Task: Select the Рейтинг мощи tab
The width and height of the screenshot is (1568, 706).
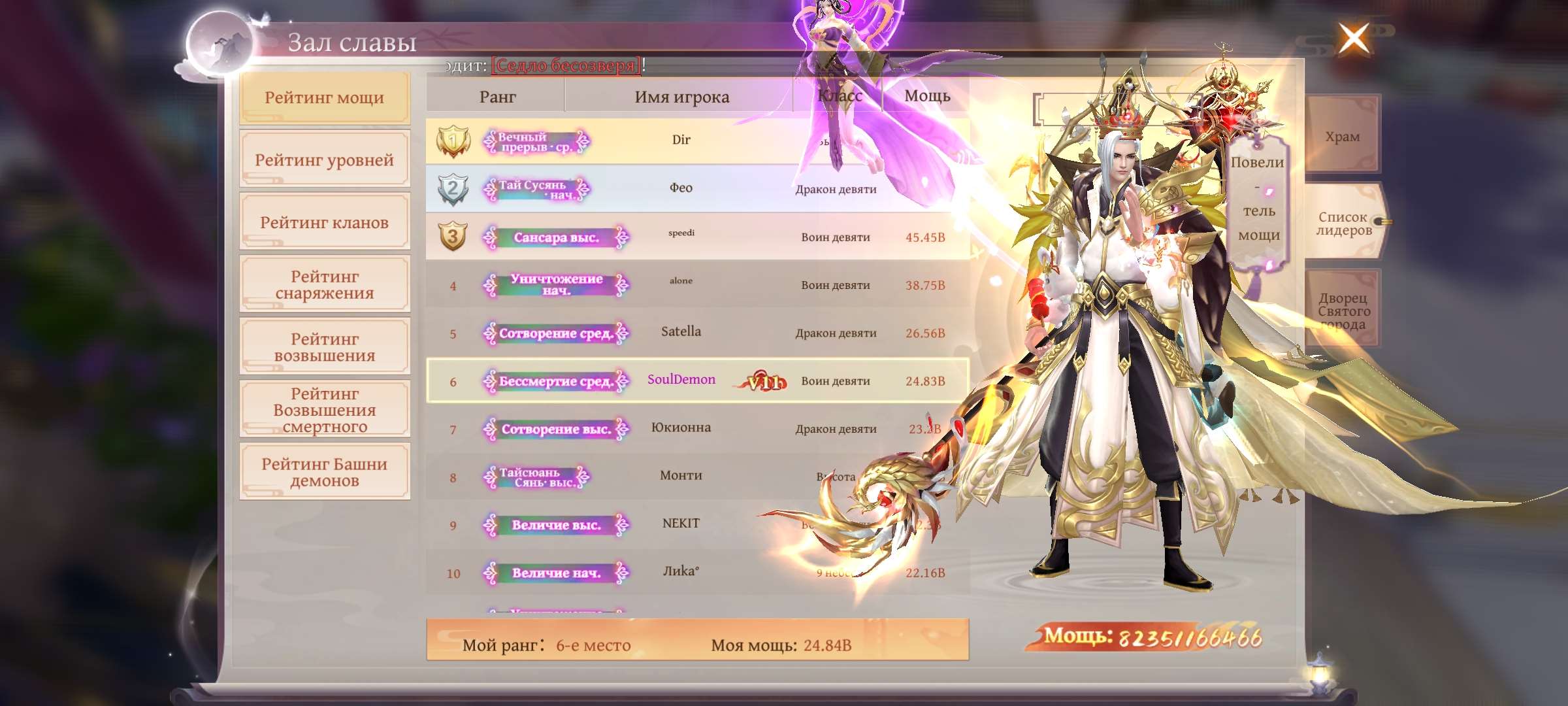Action: pyautogui.click(x=324, y=98)
